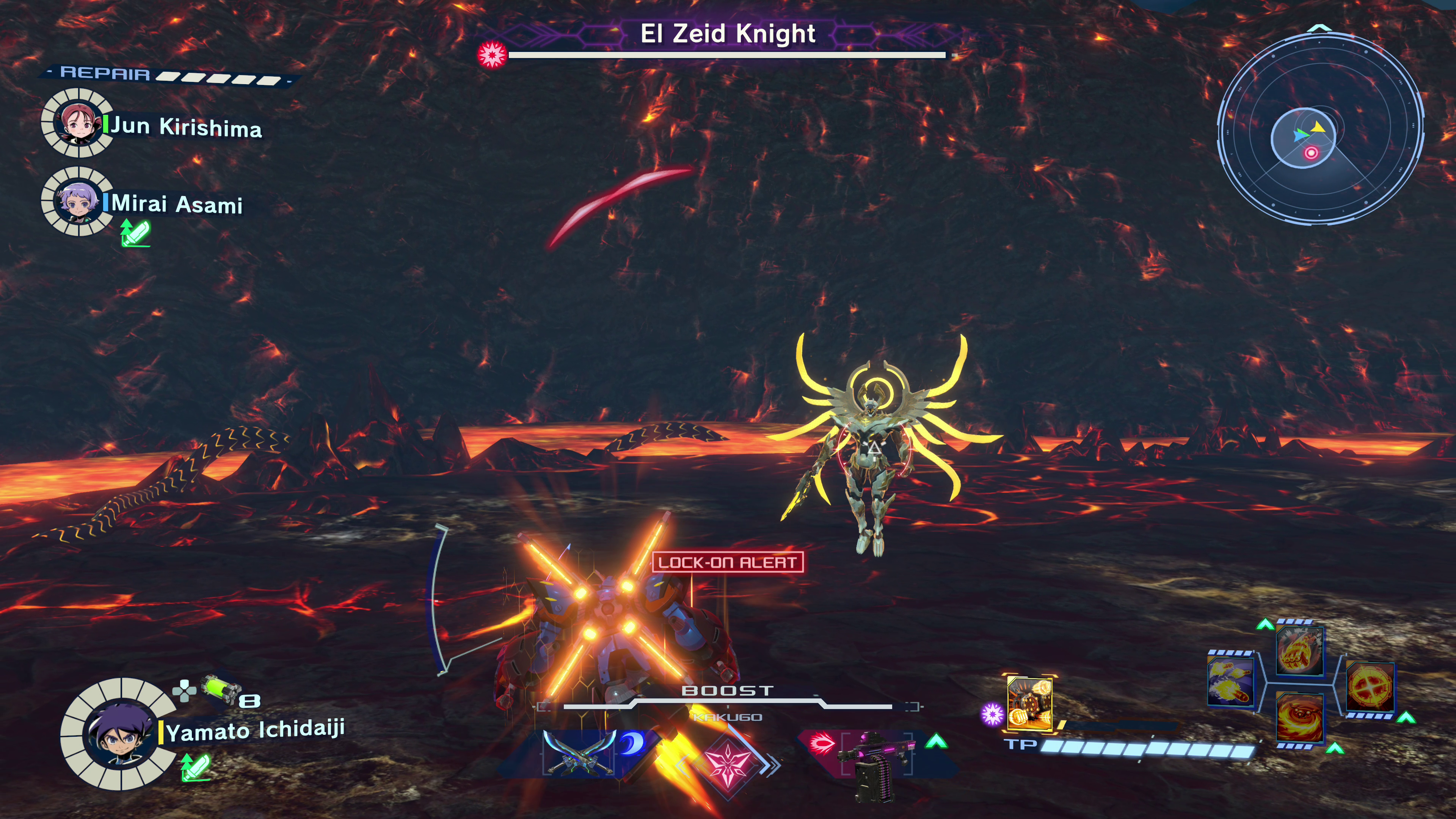Use the green repair canister item

220,689
